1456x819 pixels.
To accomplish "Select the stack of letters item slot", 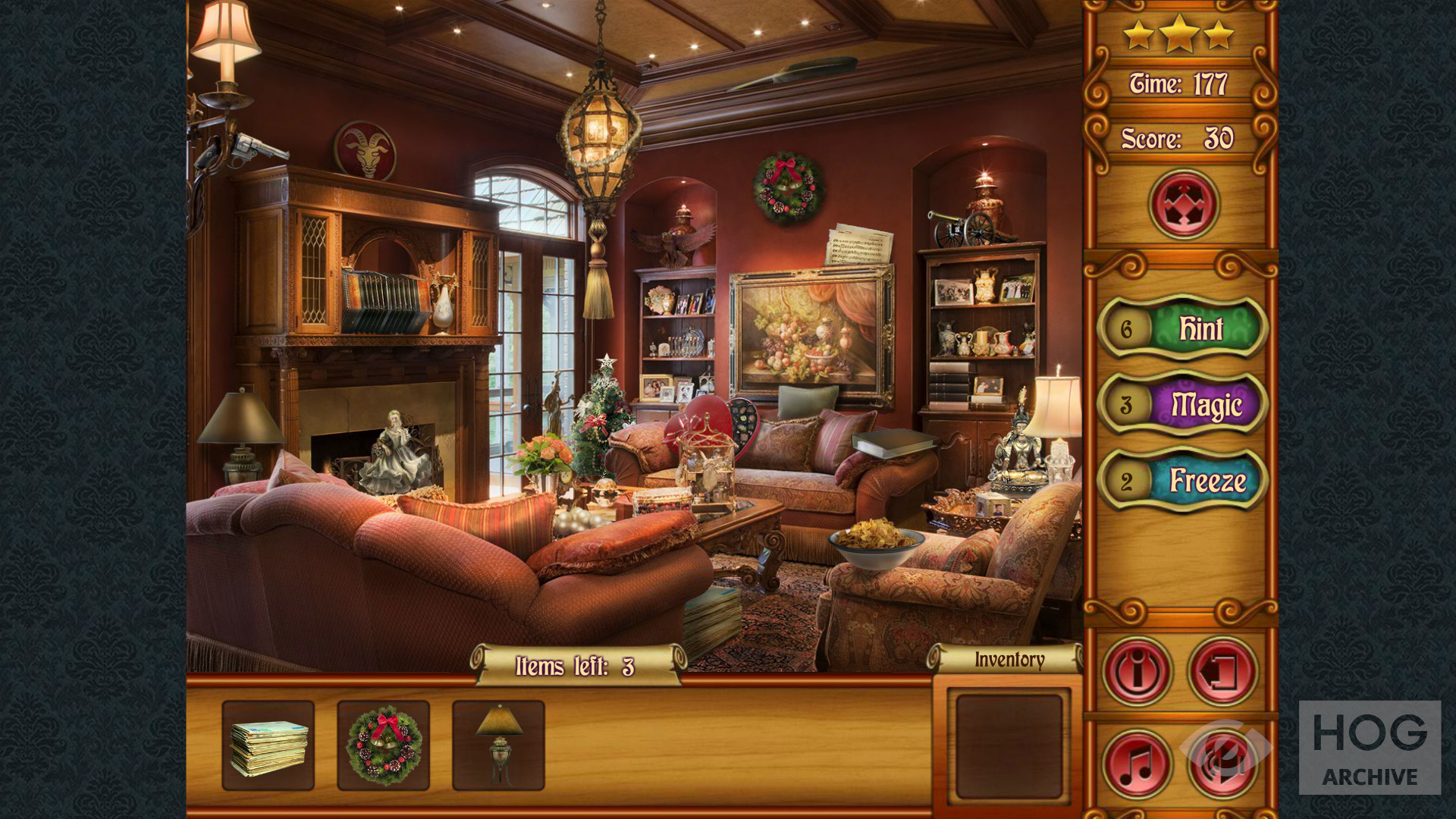I will [x=268, y=745].
